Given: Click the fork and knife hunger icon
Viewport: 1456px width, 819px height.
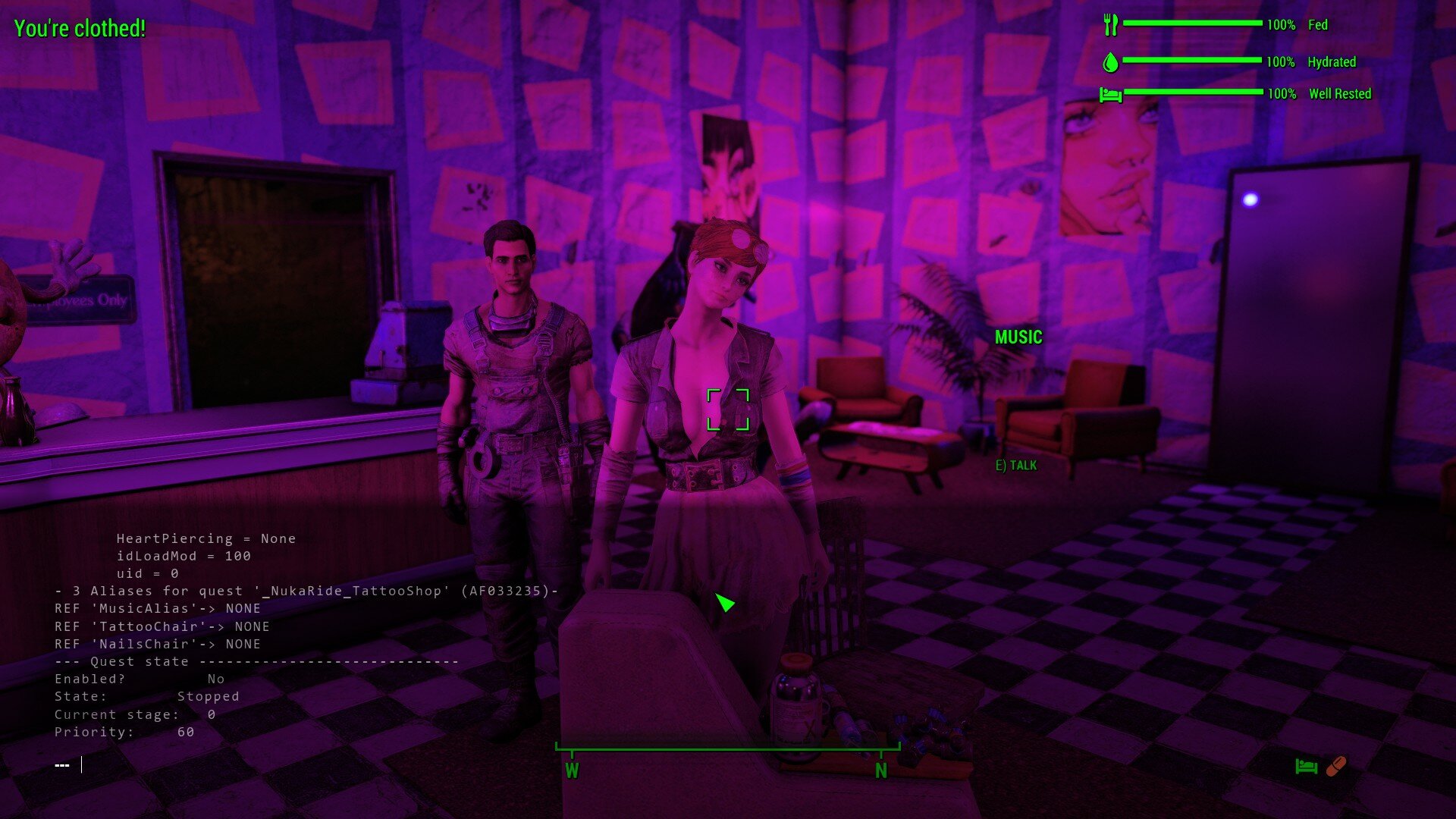Looking at the screenshot, I should click(1111, 25).
